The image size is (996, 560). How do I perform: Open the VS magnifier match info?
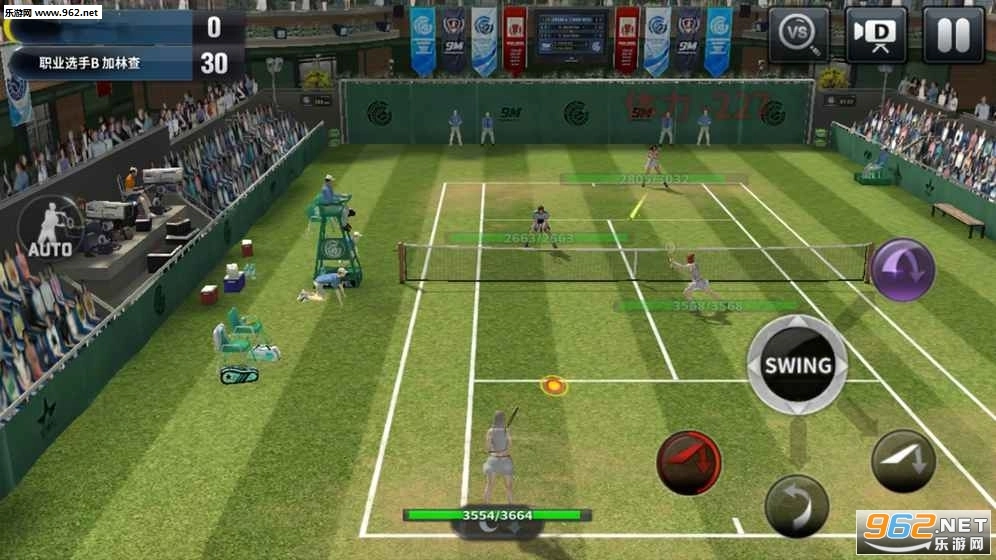click(x=799, y=35)
